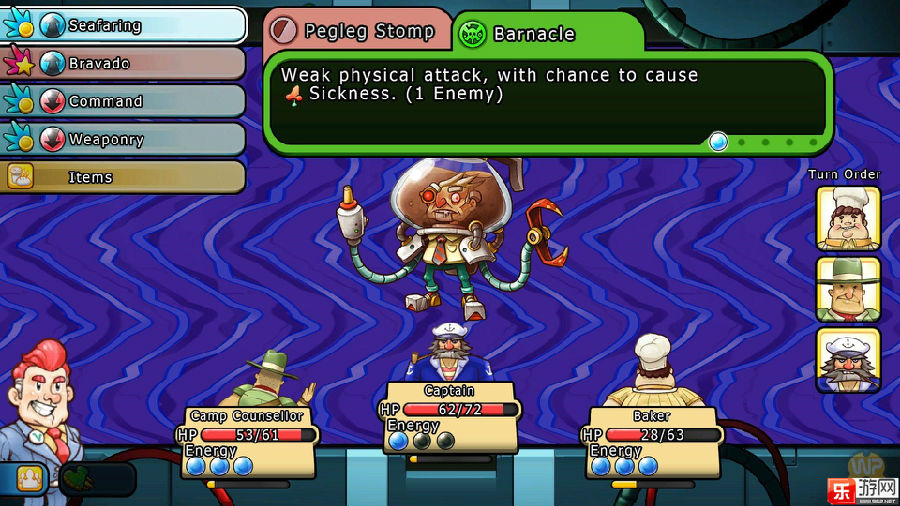Click the Baker portrait in Turn Order
Screen dimensions: 900x506
(848, 217)
